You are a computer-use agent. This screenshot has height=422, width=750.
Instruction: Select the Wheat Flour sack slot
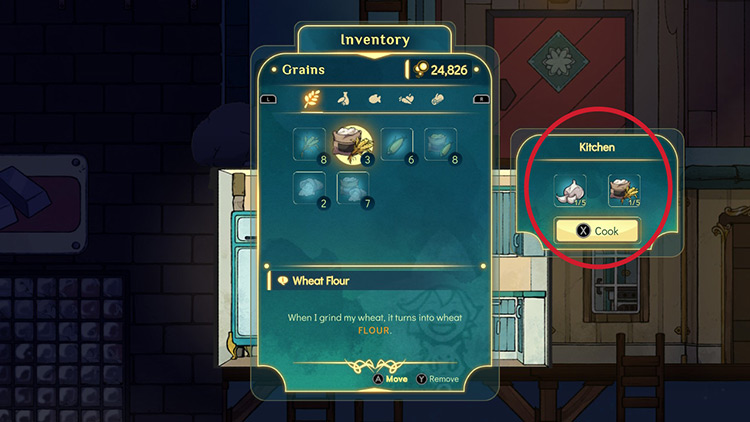(351, 145)
